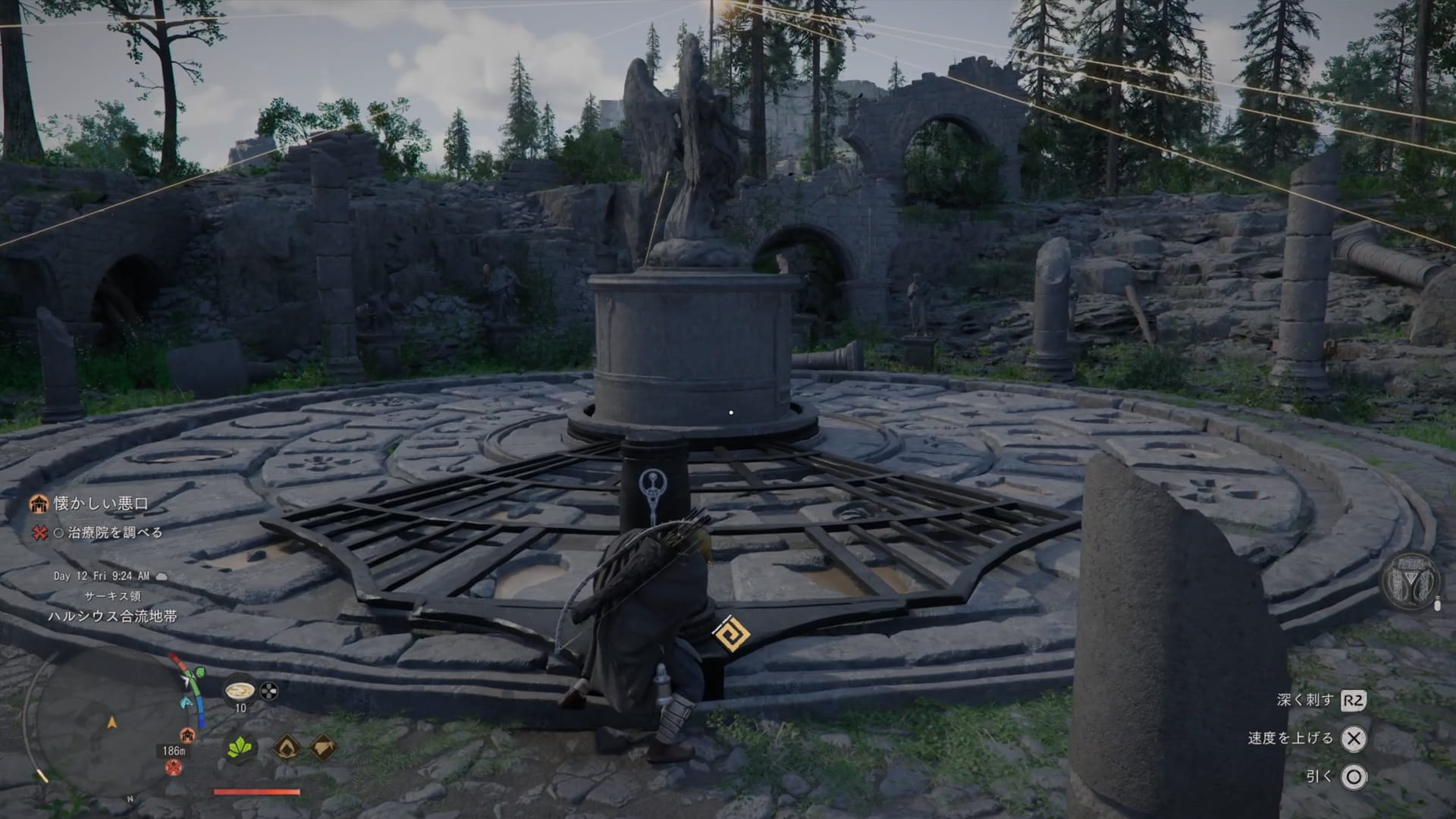Click the gold spiral interaction marker
This screenshot has height=819, width=1456.
[732, 634]
